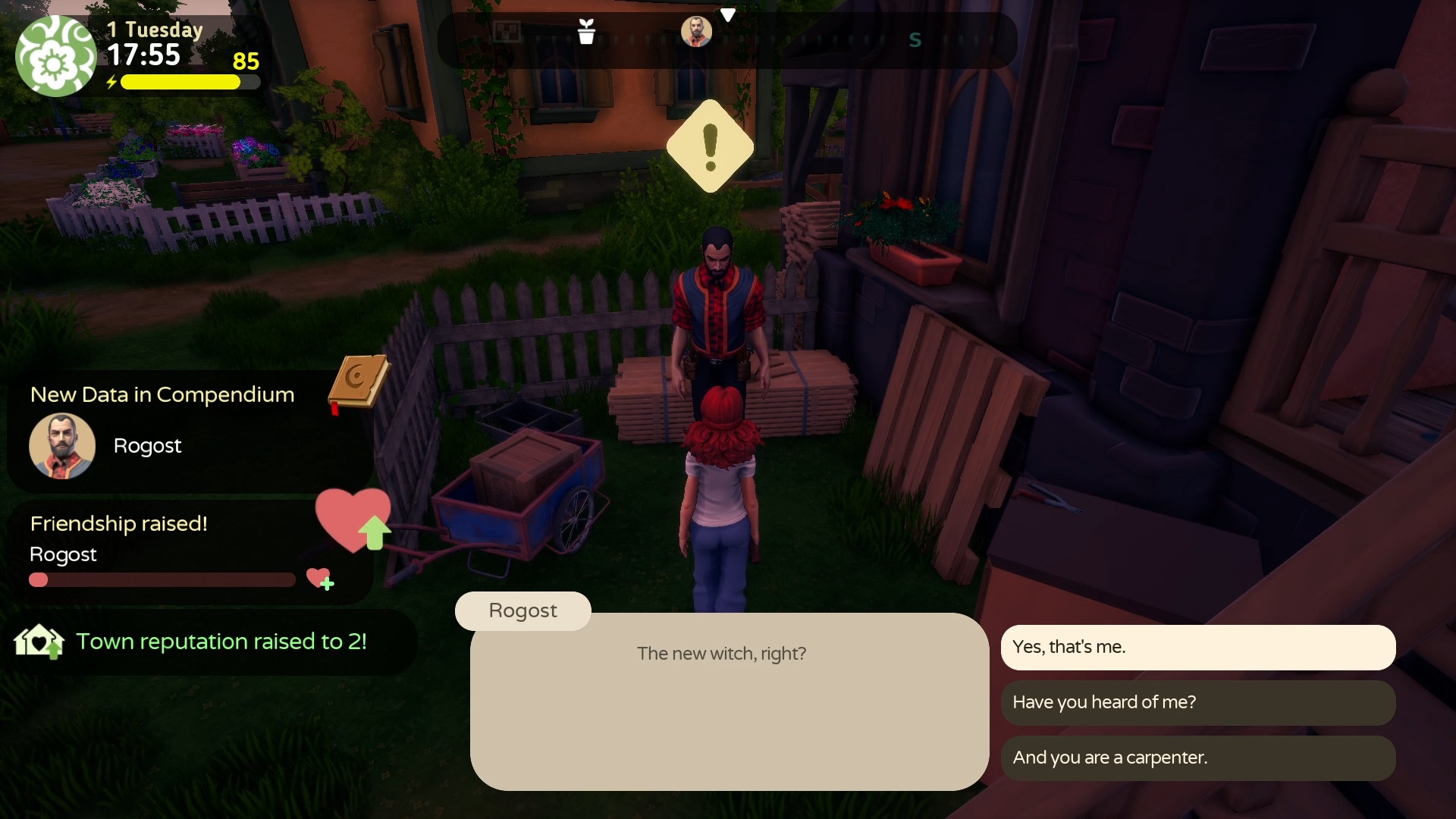Viewport: 1456px width, 819px height.
Task: Click the green flower season emblem
Action: pyautogui.click(x=55, y=58)
